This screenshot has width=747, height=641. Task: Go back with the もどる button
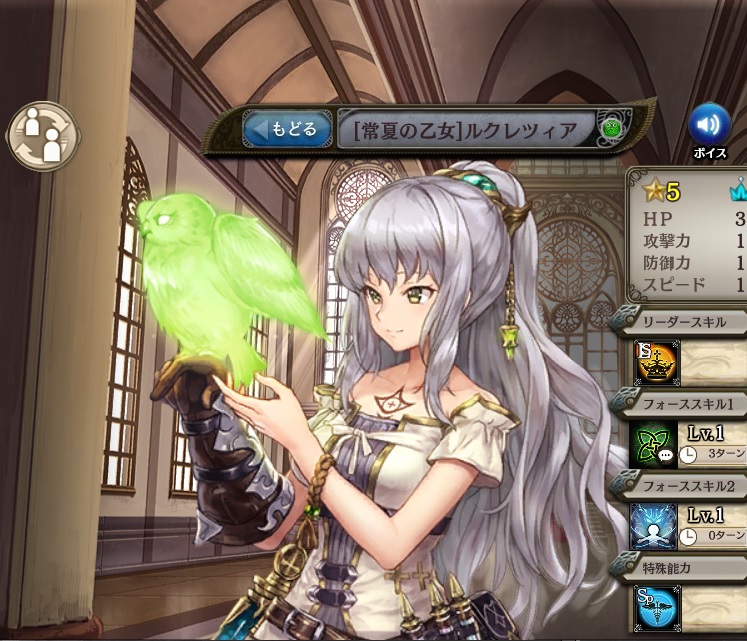287,129
